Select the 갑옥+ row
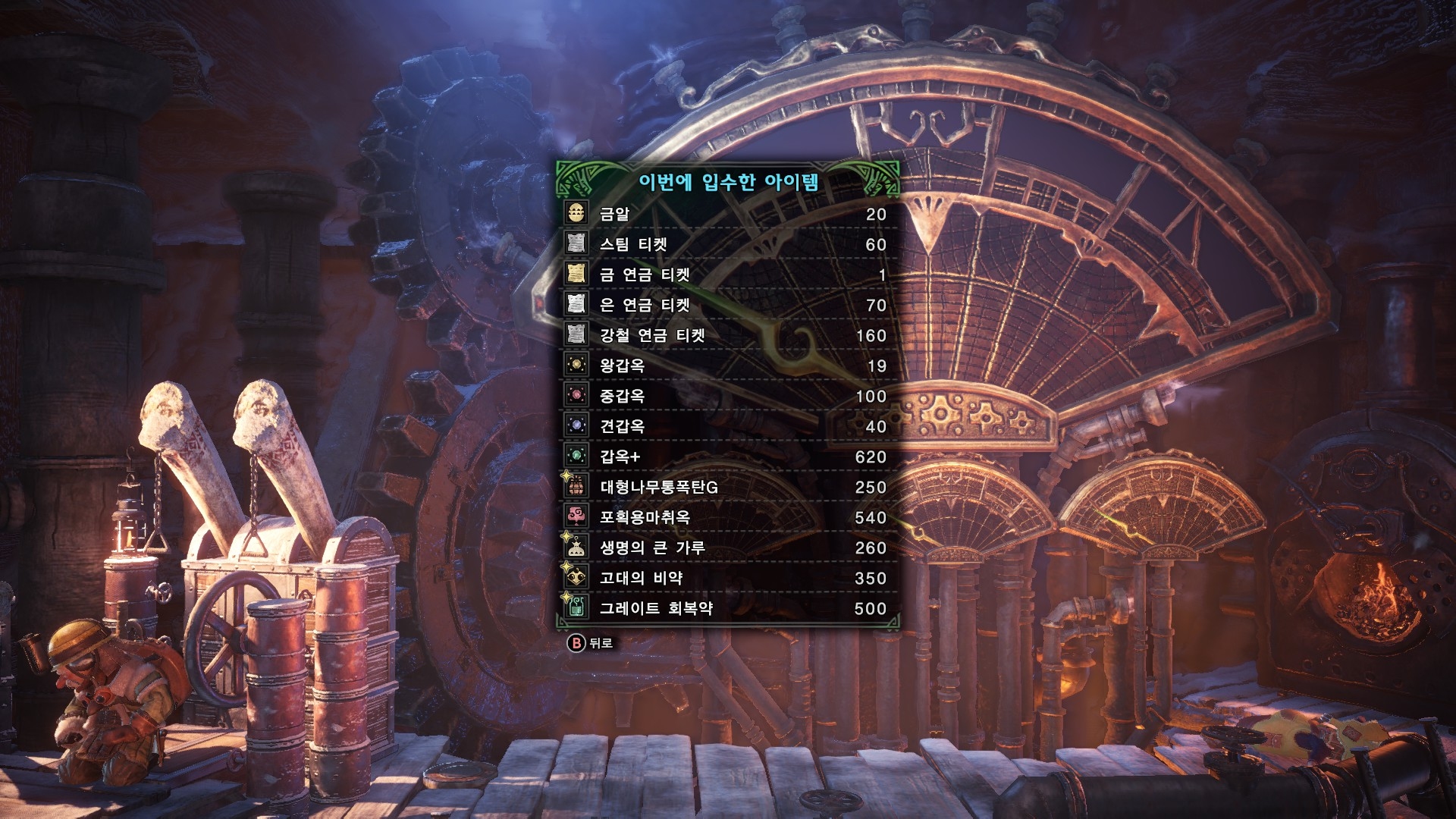Screen dimensions: 1456x819 [726, 457]
